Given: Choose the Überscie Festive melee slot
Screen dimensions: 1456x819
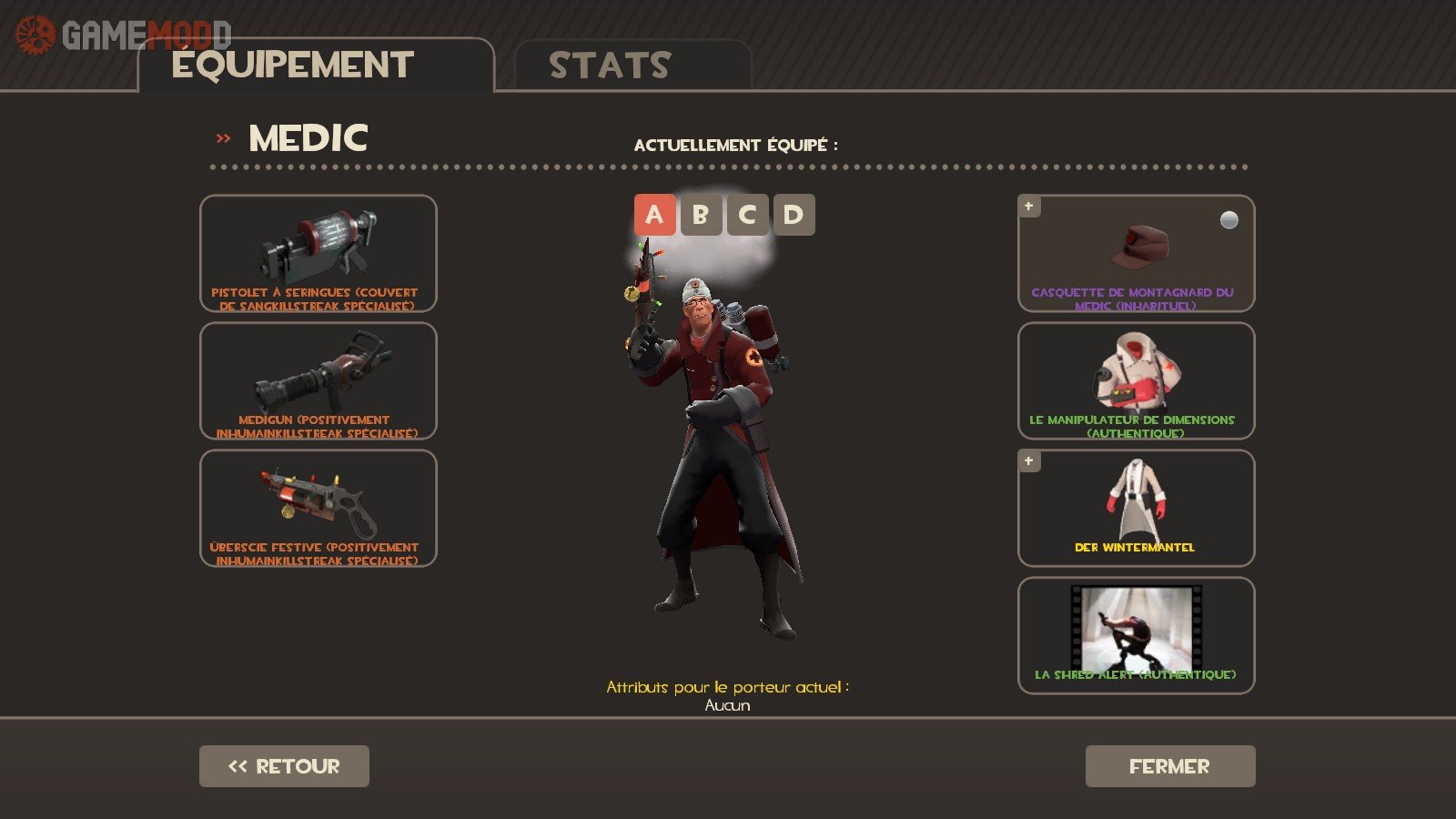Looking at the screenshot, I should click(318, 508).
